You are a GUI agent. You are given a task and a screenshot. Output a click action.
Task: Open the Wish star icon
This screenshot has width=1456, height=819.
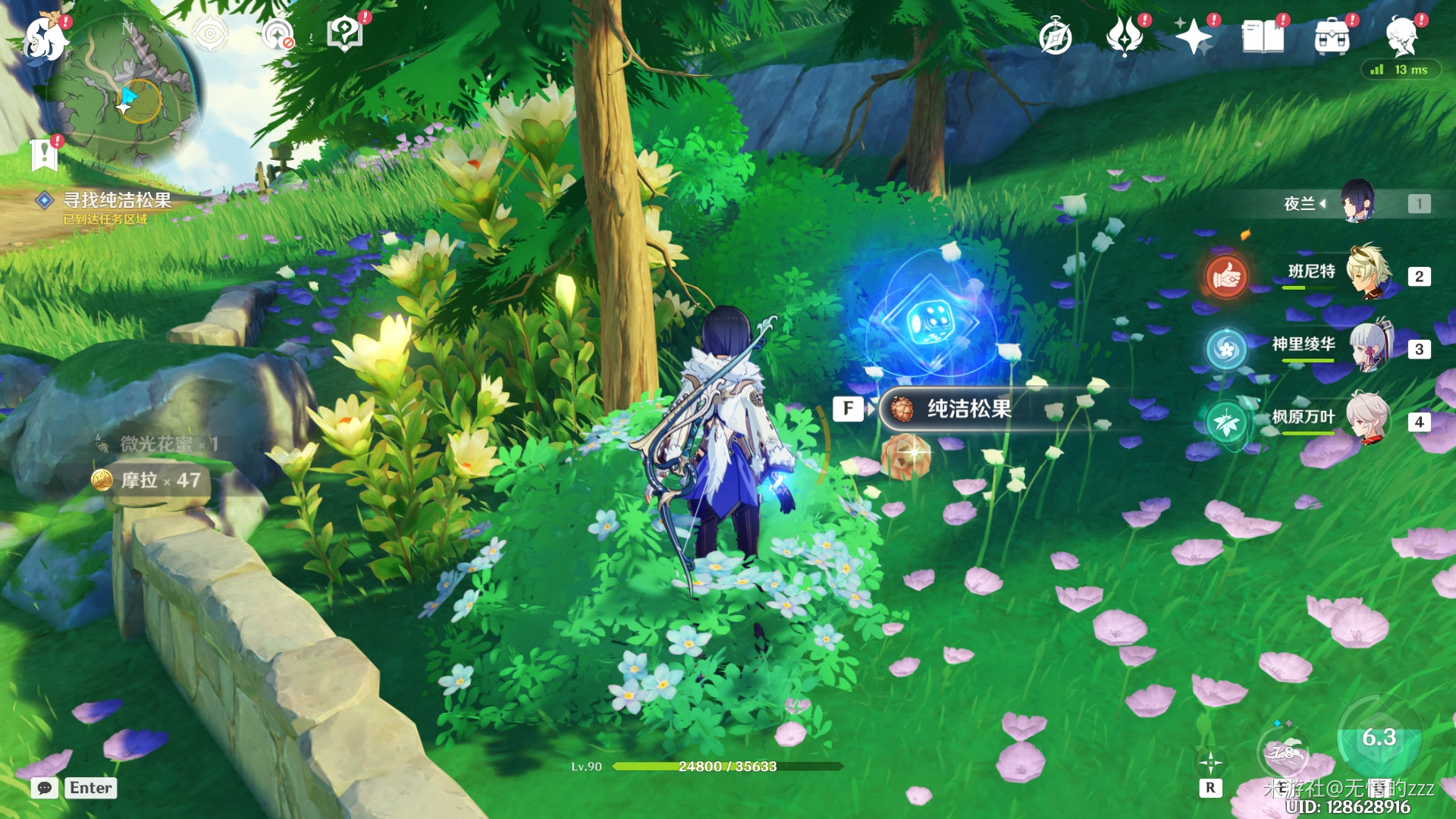[x=1193, y=37]
